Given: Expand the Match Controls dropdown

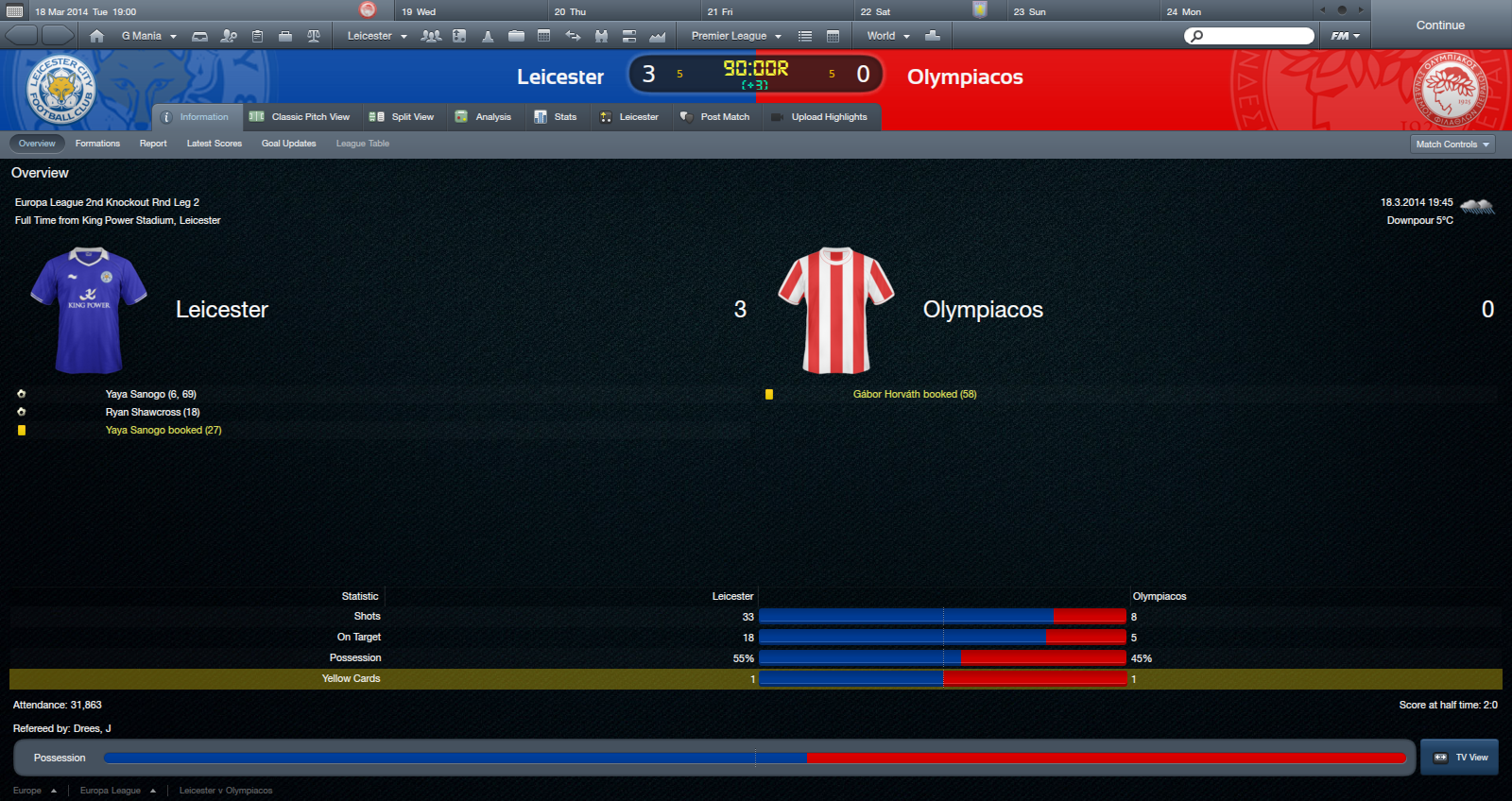Looking at the screenshot, I should 1452,145.
